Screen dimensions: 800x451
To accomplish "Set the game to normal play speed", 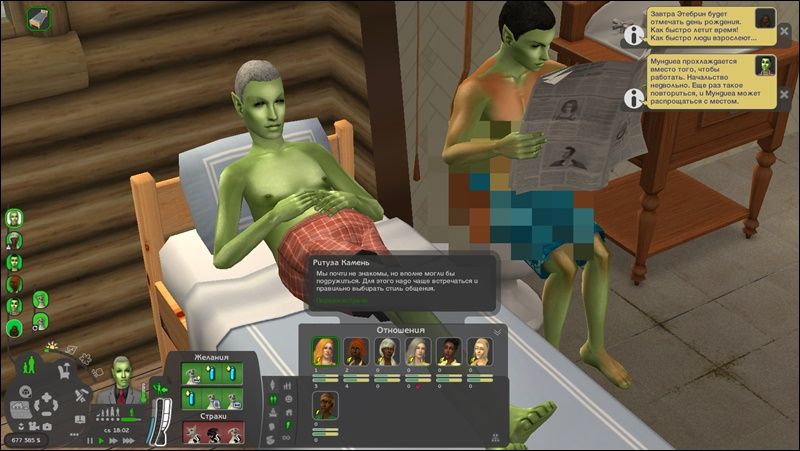I will coord(101,440).
